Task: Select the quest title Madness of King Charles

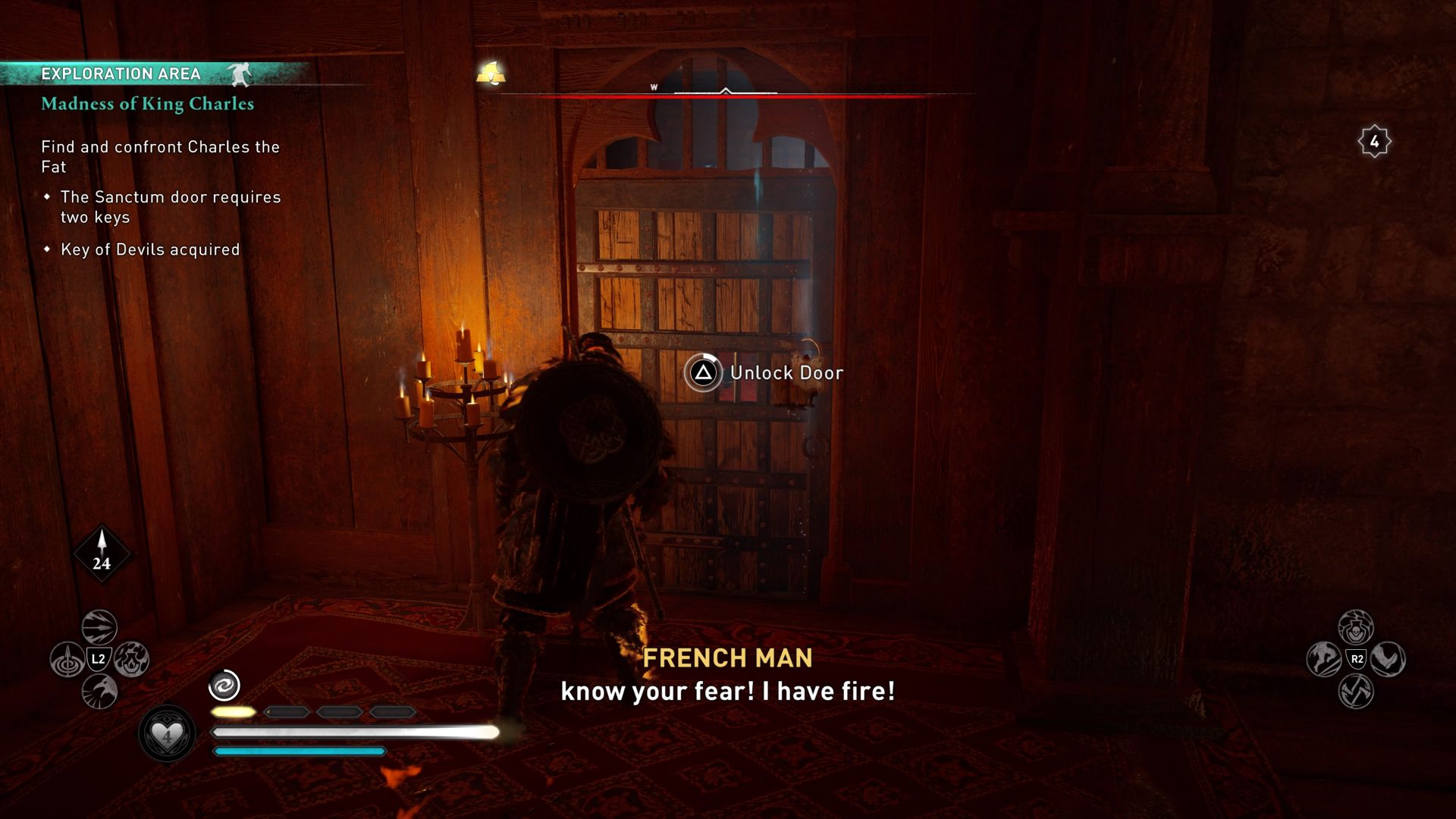Action: tap(147, 105)
